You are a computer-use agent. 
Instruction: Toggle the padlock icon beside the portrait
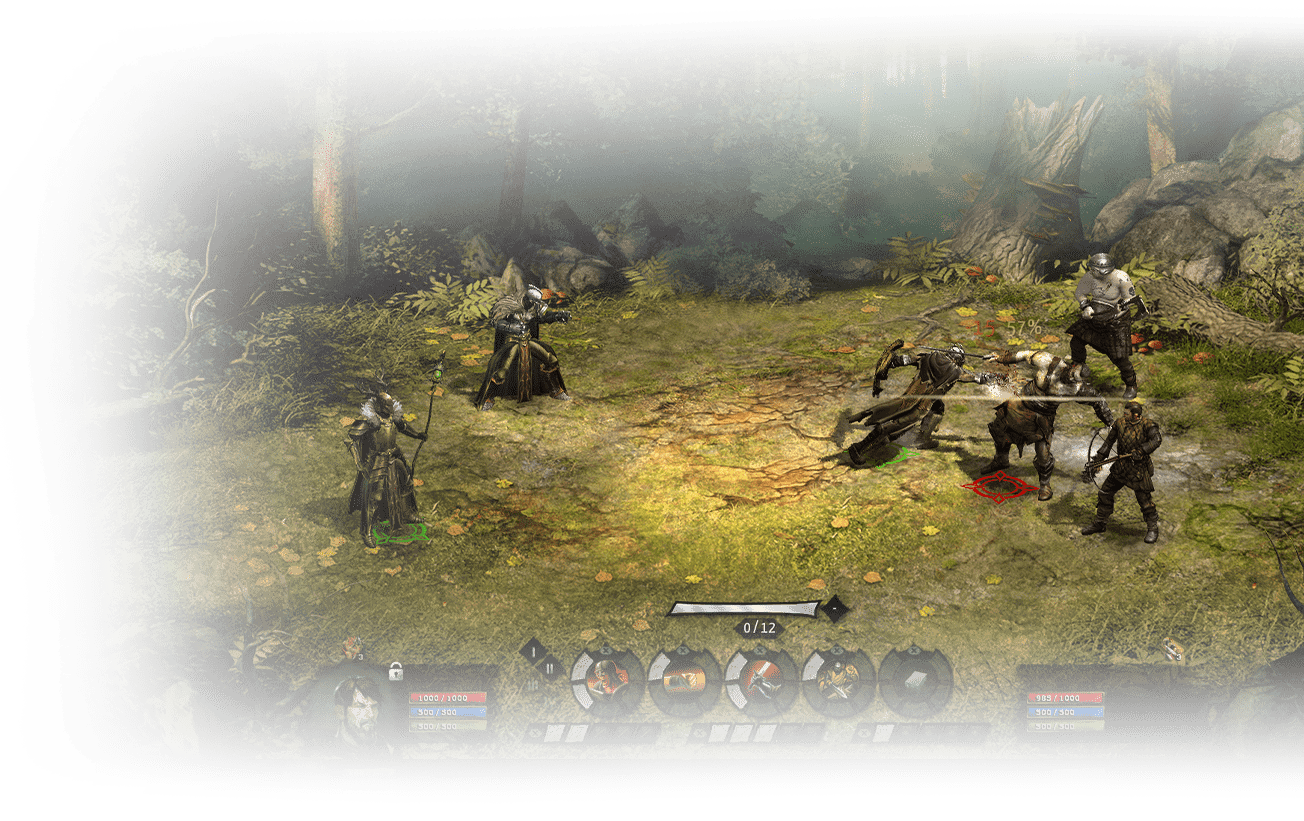[395, 671]
